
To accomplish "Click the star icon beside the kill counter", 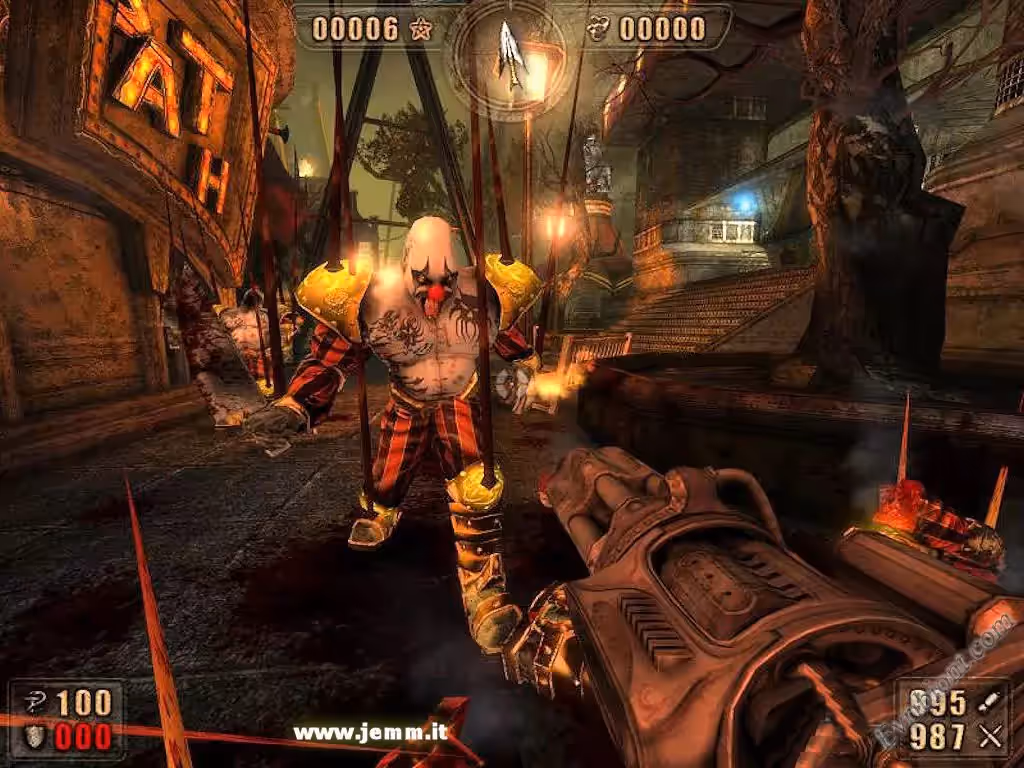I will [420, 29].
